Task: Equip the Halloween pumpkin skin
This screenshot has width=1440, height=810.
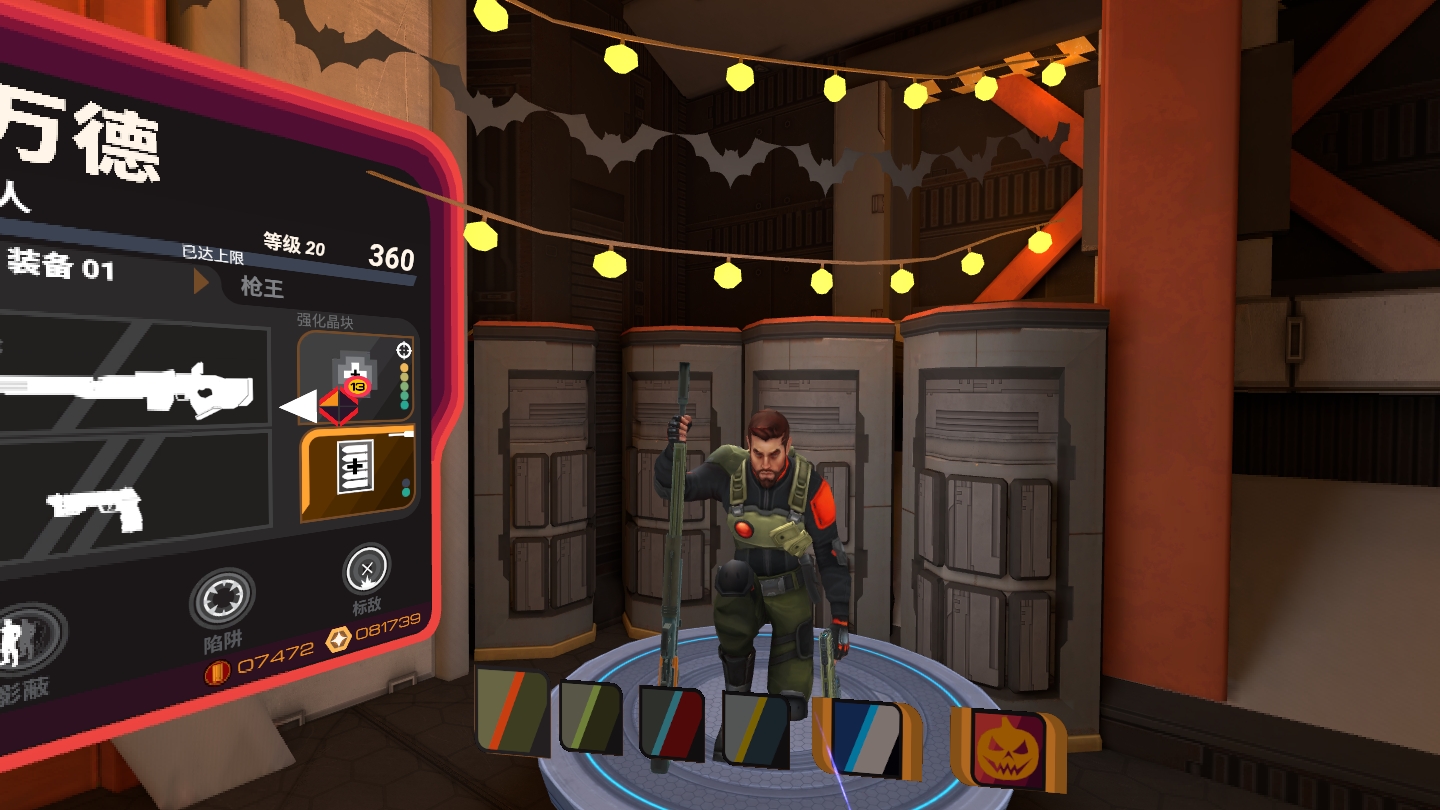Action: [1003, 748]
